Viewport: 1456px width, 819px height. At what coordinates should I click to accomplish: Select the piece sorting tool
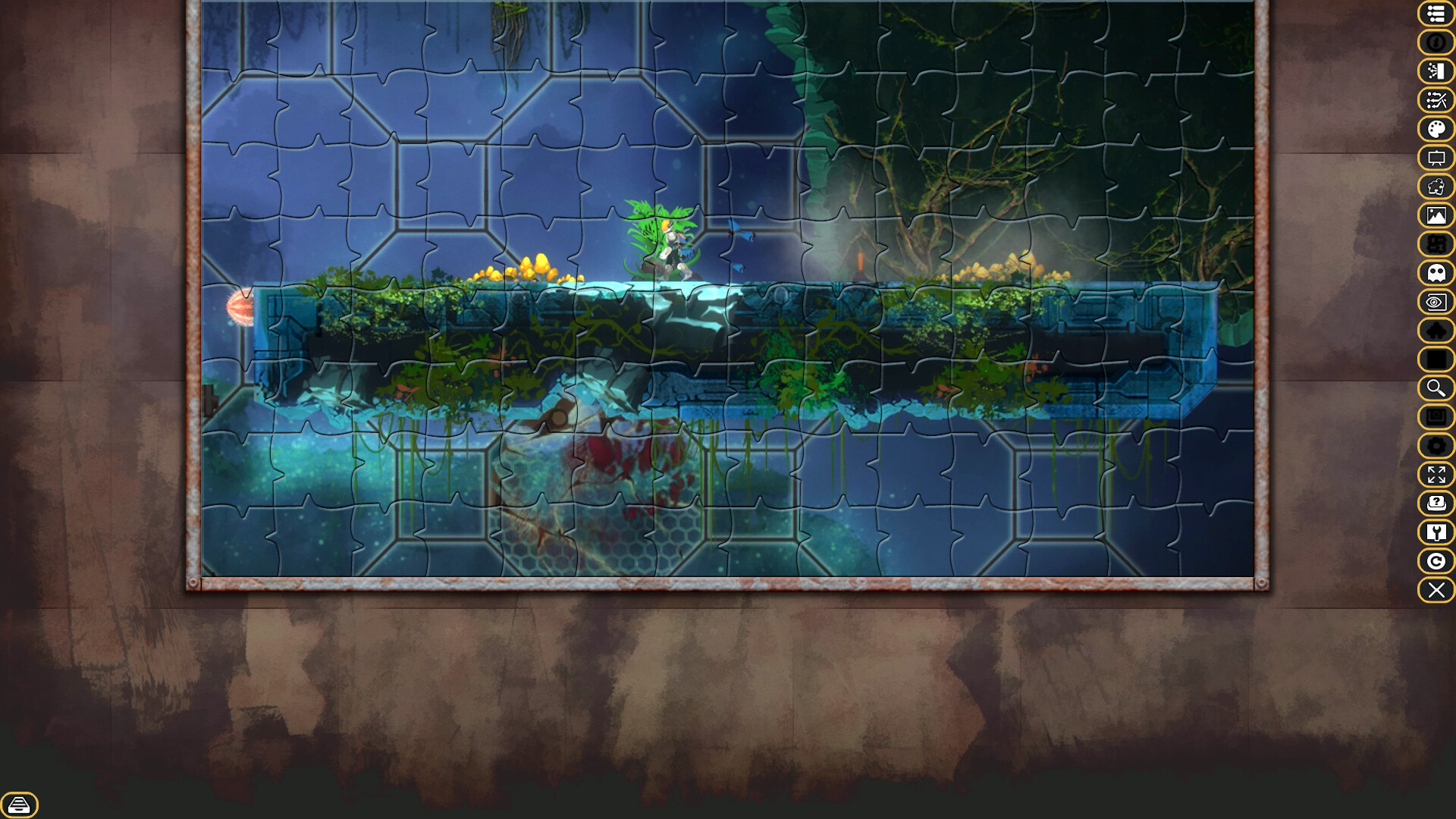(x=1436, y=72)
